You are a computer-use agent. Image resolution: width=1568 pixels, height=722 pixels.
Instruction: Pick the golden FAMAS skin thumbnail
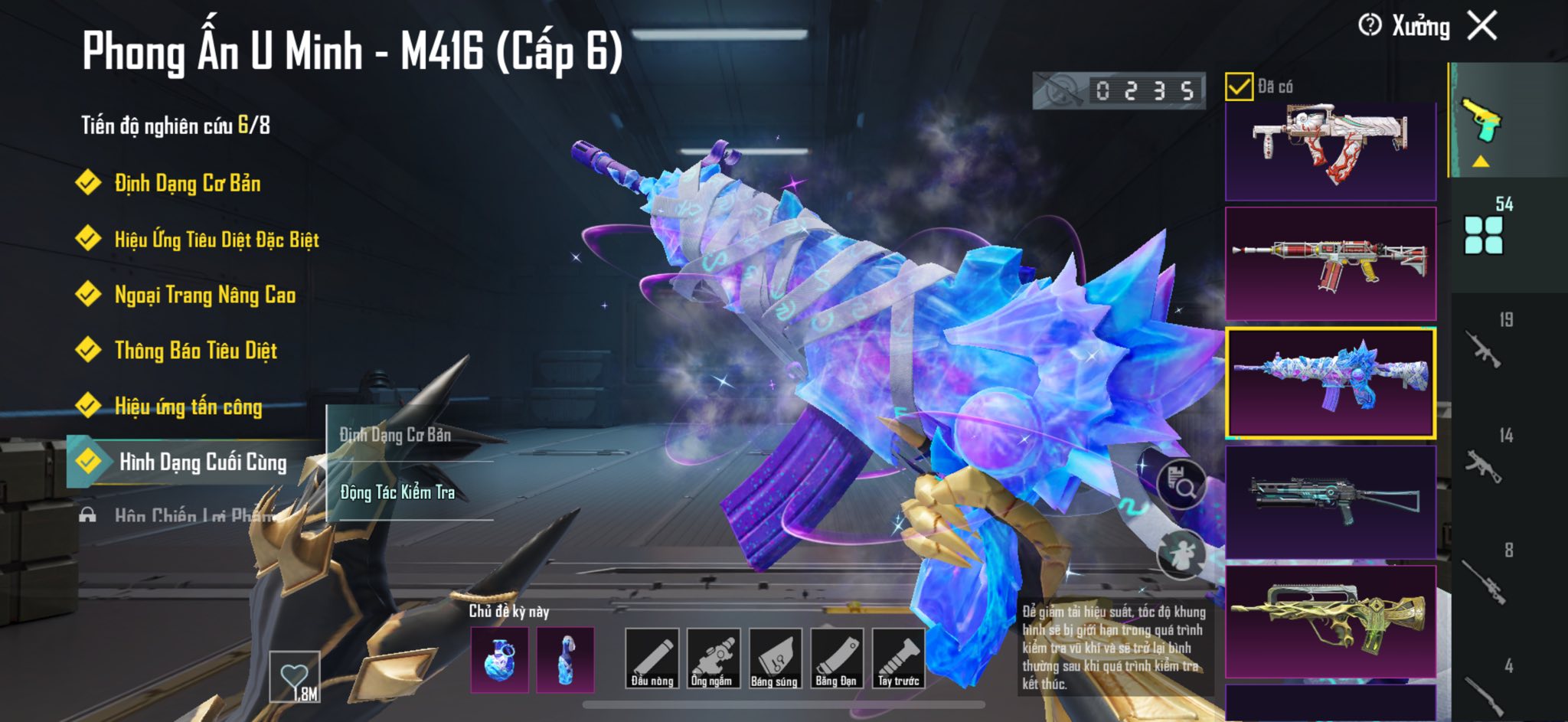coord(1331,622)
